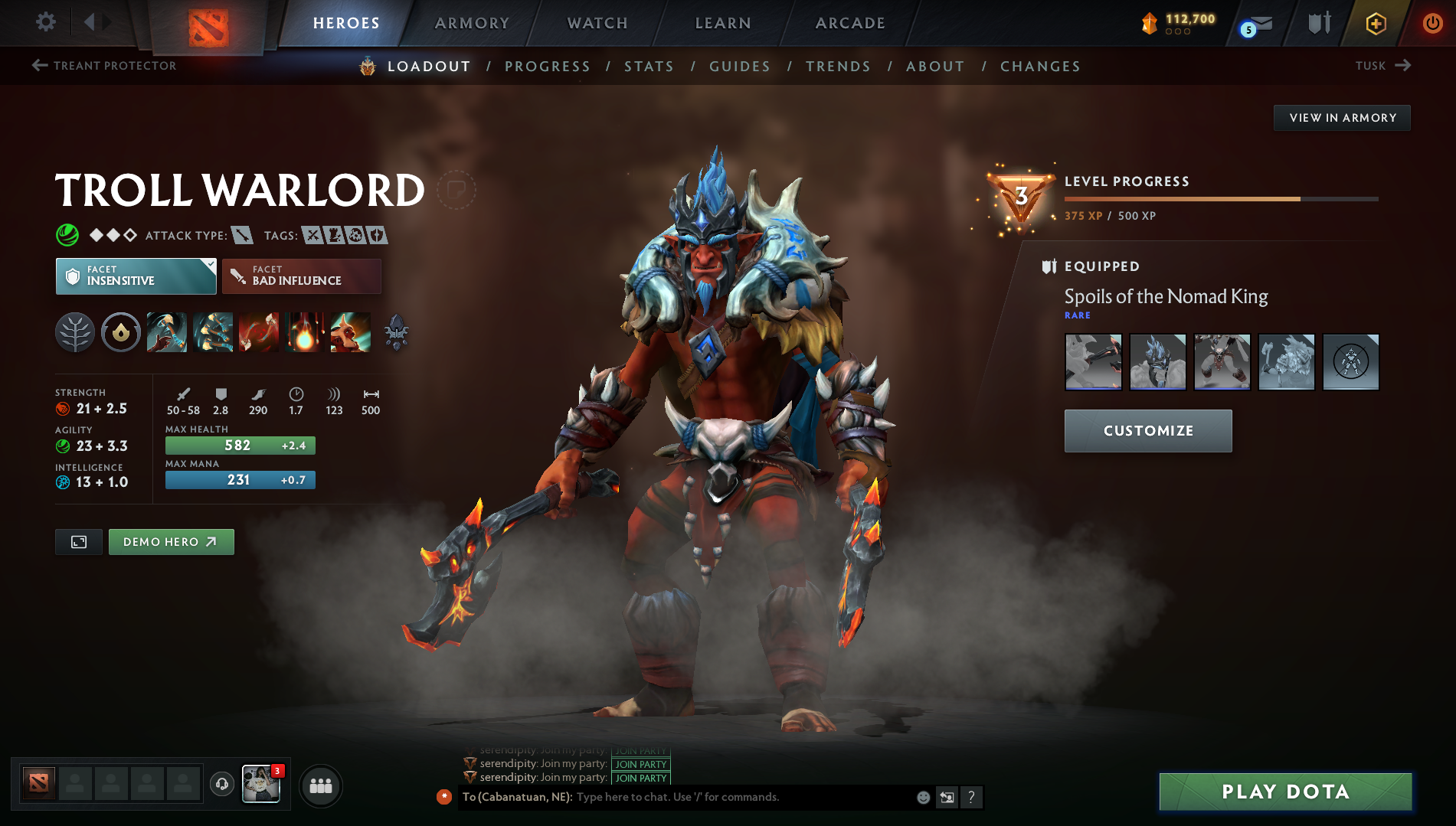Click the Dota 2 logo to return home
Viewport: 1456px width, 826px height.
[208, 22]
